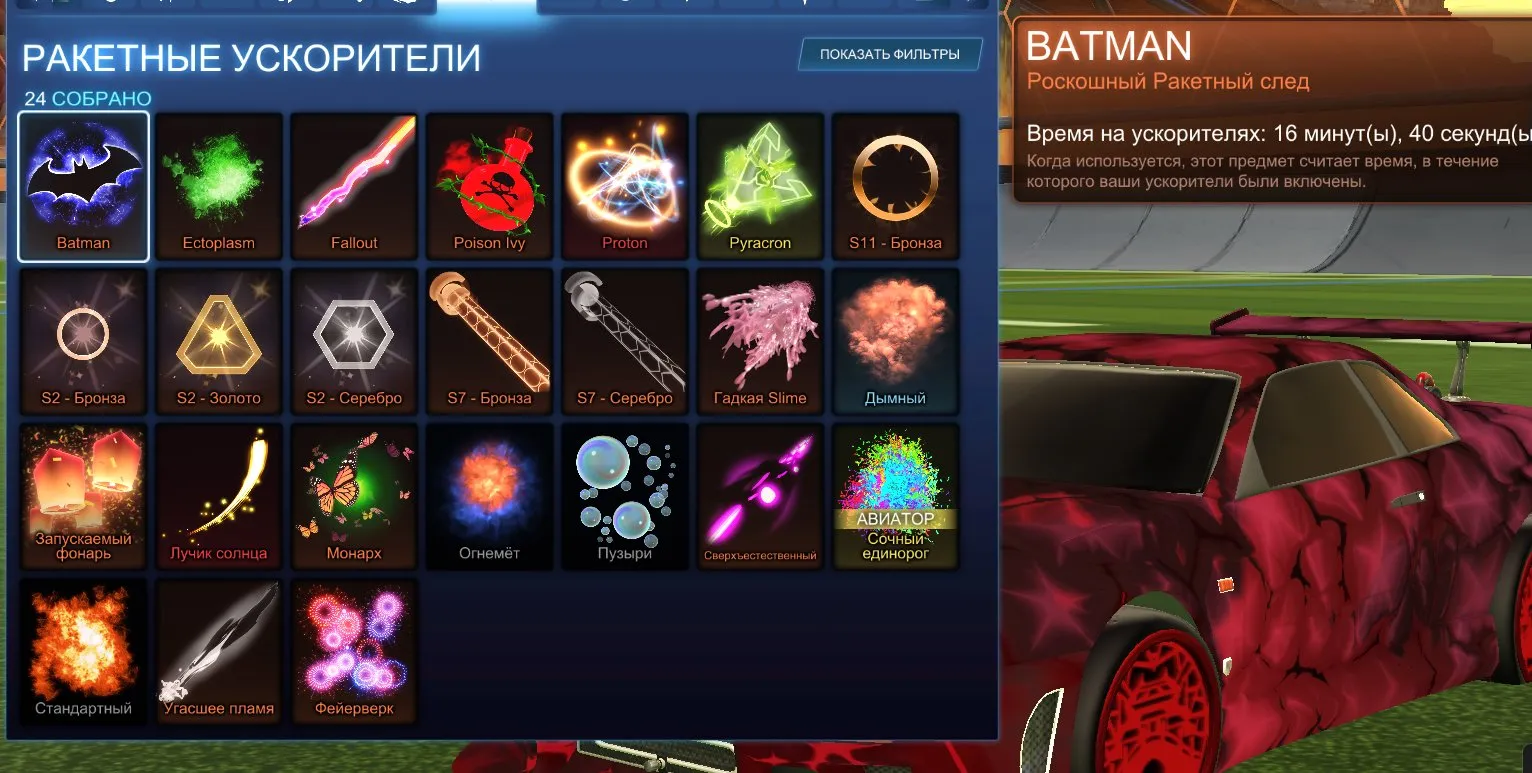Choose the S11 - Бронза boost
This screenshot has height=773, width=1532.
point(895,186)
